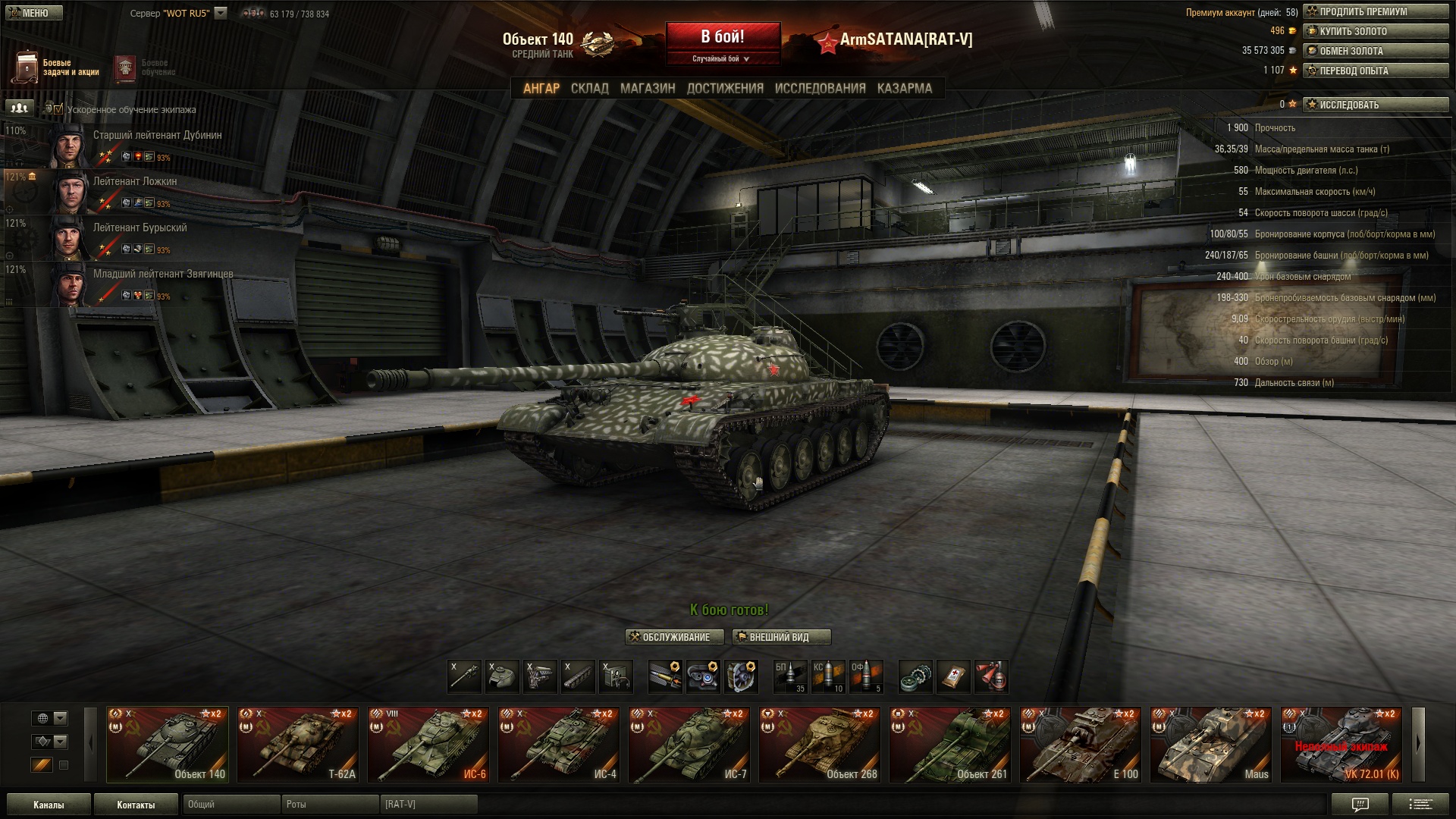Open the Контакты button
The width and height of the screenshot is (1456, 819).
coord(136,805)
